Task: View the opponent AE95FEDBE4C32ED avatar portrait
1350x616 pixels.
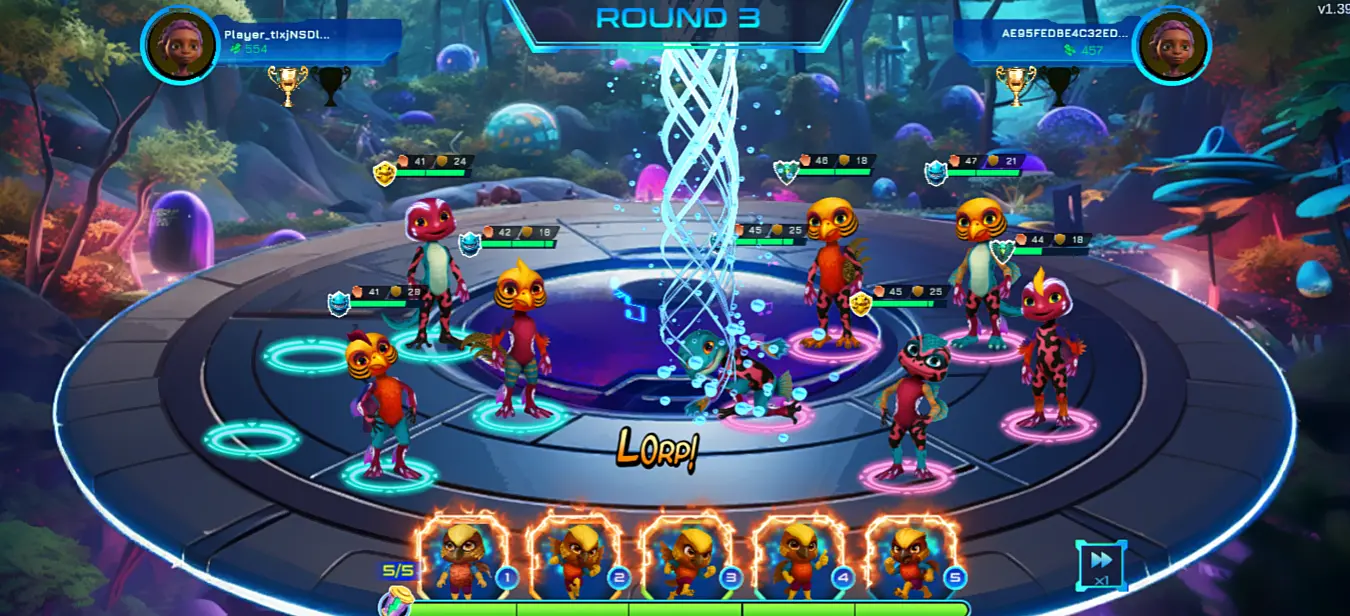Action: click(1172, 45)
